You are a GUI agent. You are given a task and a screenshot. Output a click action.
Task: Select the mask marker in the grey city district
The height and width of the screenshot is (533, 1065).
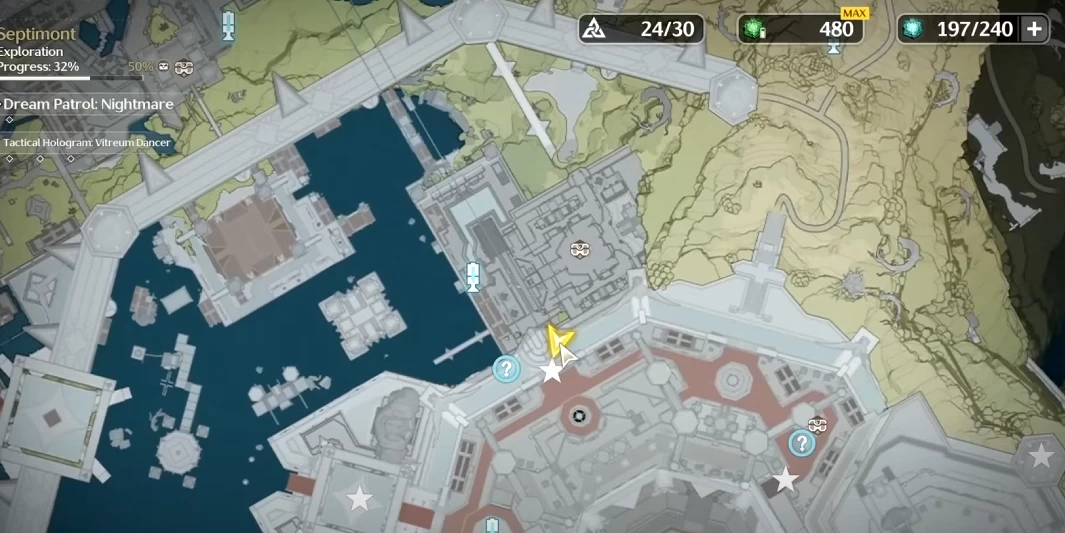point(579,249)
